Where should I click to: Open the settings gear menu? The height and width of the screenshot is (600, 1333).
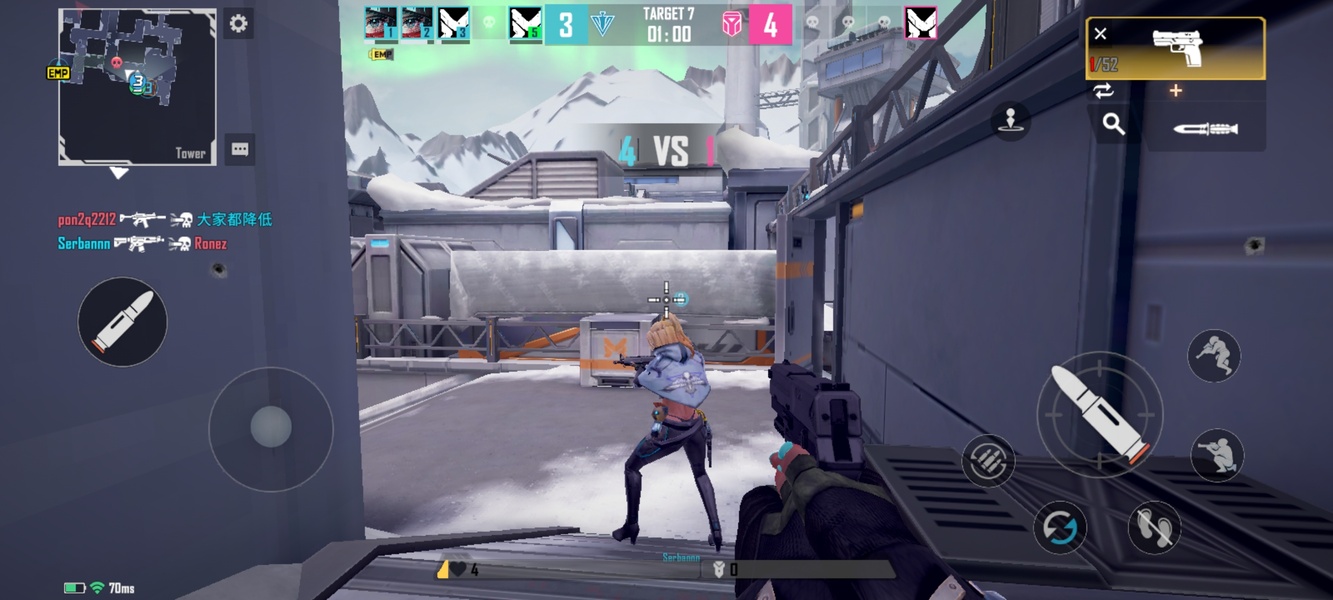(238, 24)
